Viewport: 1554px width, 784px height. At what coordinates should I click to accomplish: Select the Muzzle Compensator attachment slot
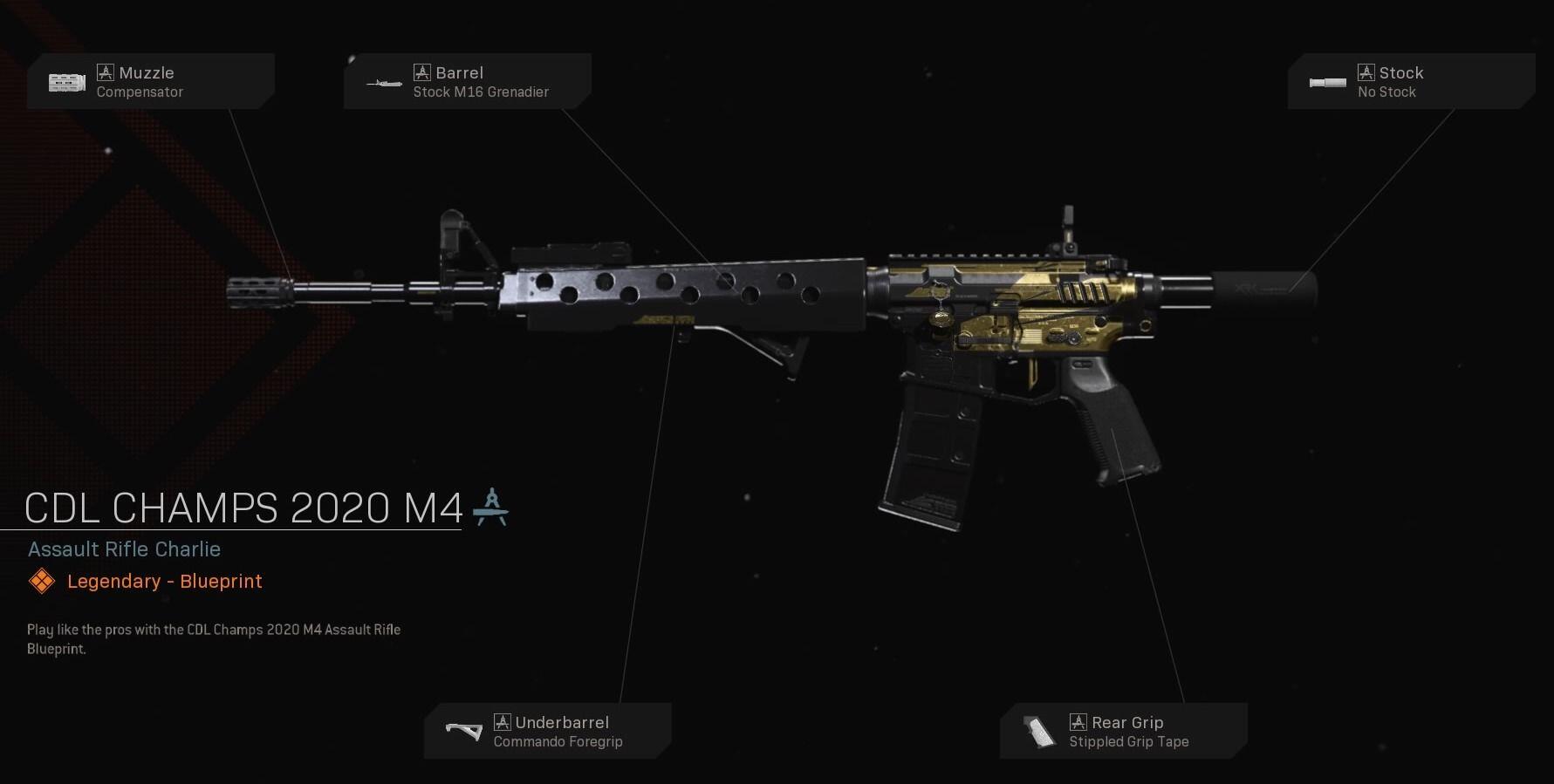point(150,82)
